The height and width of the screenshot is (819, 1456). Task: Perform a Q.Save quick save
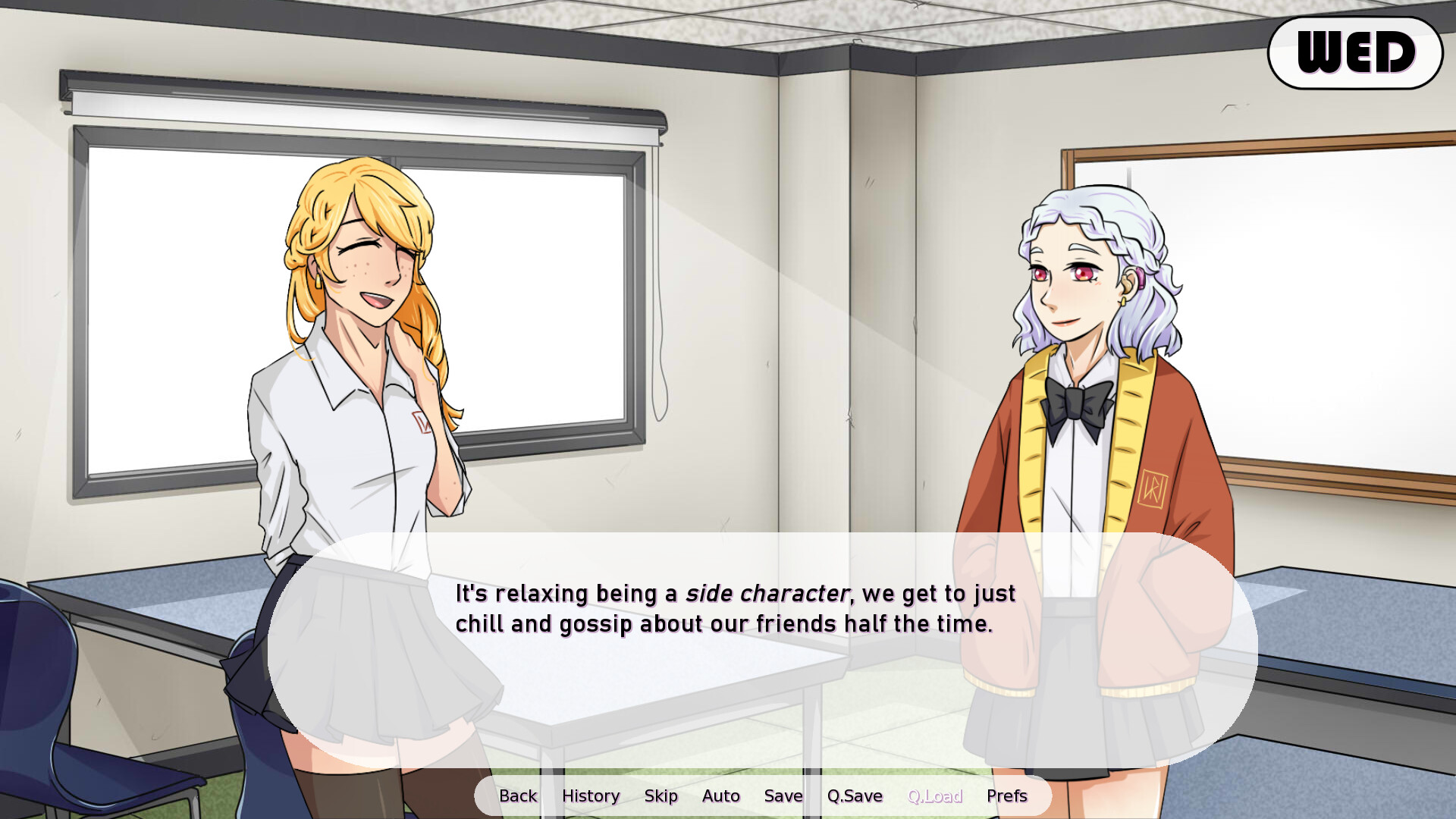click(855, 795)
